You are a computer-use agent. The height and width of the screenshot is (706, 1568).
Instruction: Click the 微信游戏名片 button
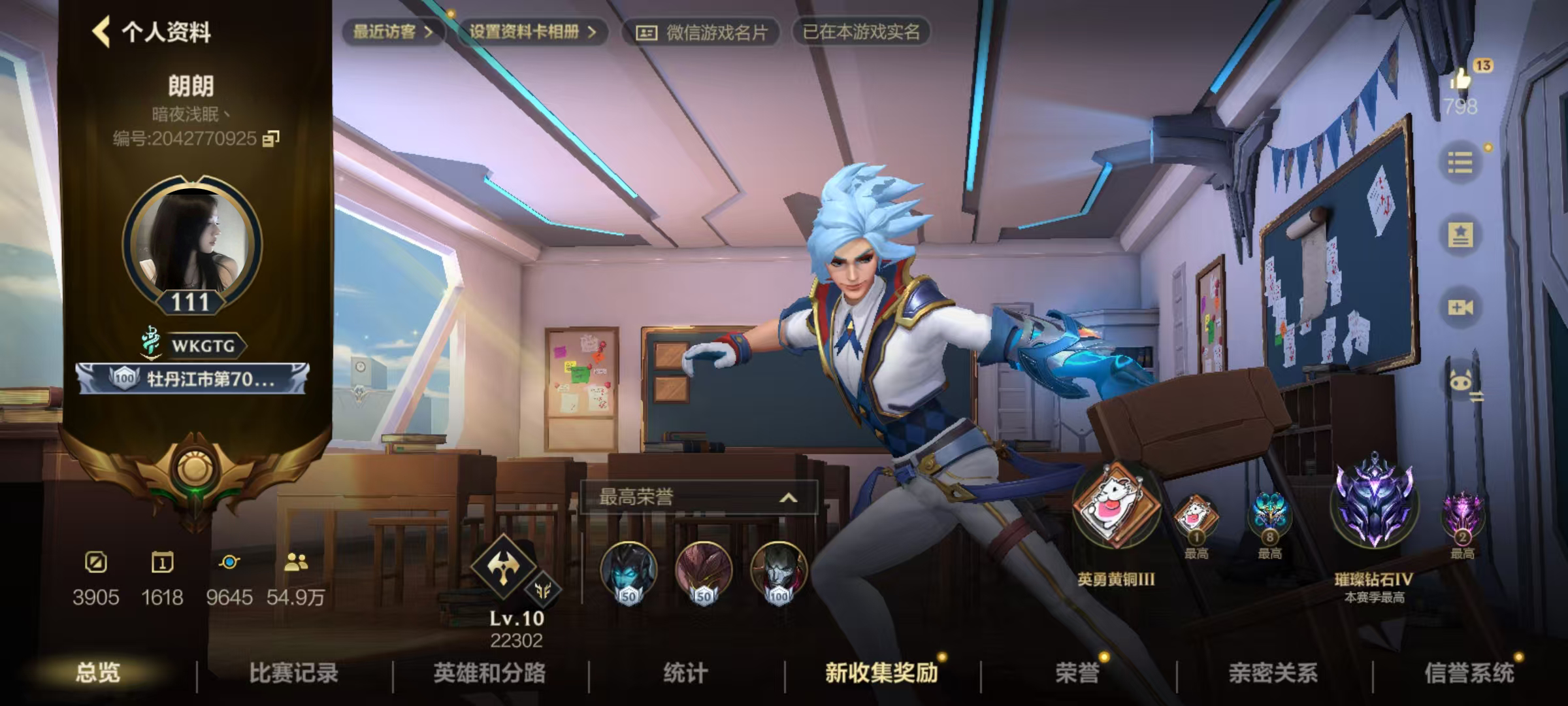pyautogui.click(x=703, y=29)
